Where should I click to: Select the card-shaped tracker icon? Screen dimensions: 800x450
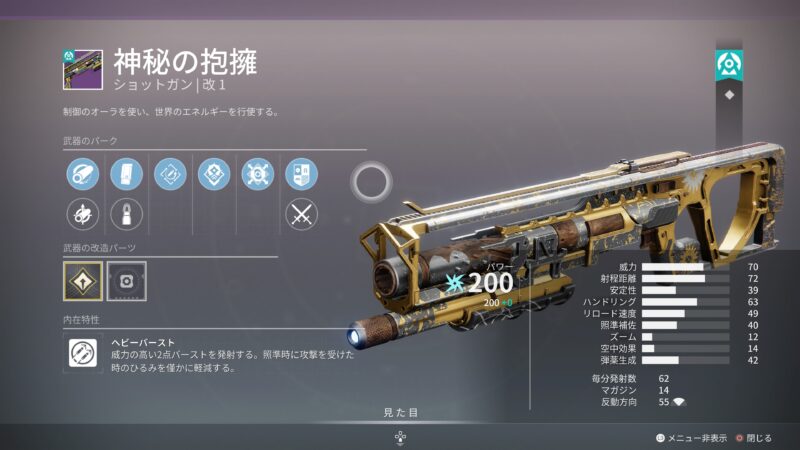[301, 175]
